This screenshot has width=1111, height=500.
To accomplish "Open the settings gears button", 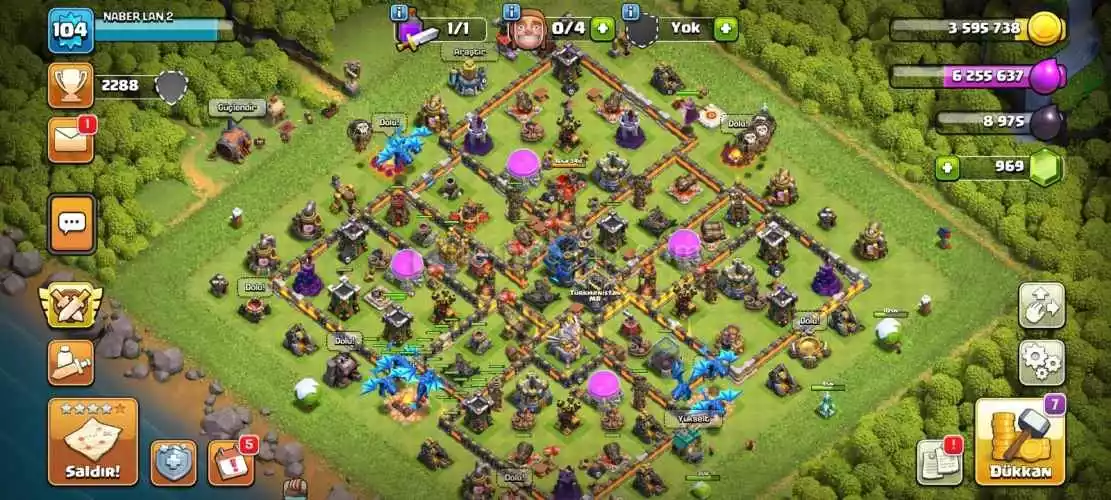I will tap(1041, 362).
